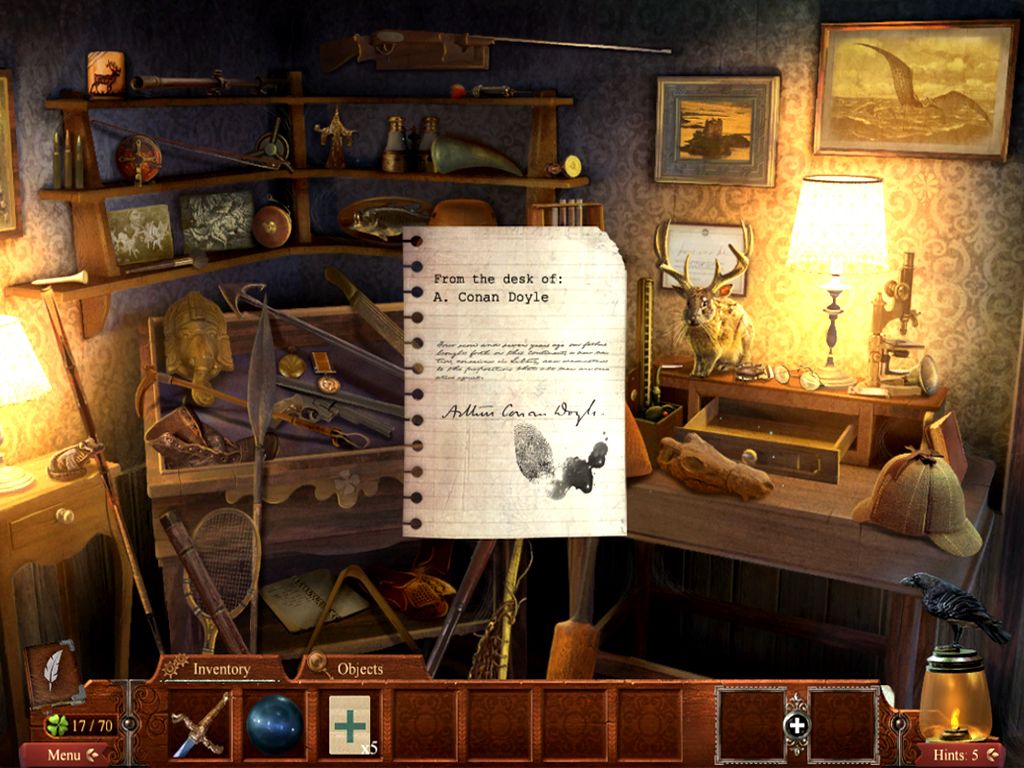Click the plus combine button between slots

click(796, 725)
